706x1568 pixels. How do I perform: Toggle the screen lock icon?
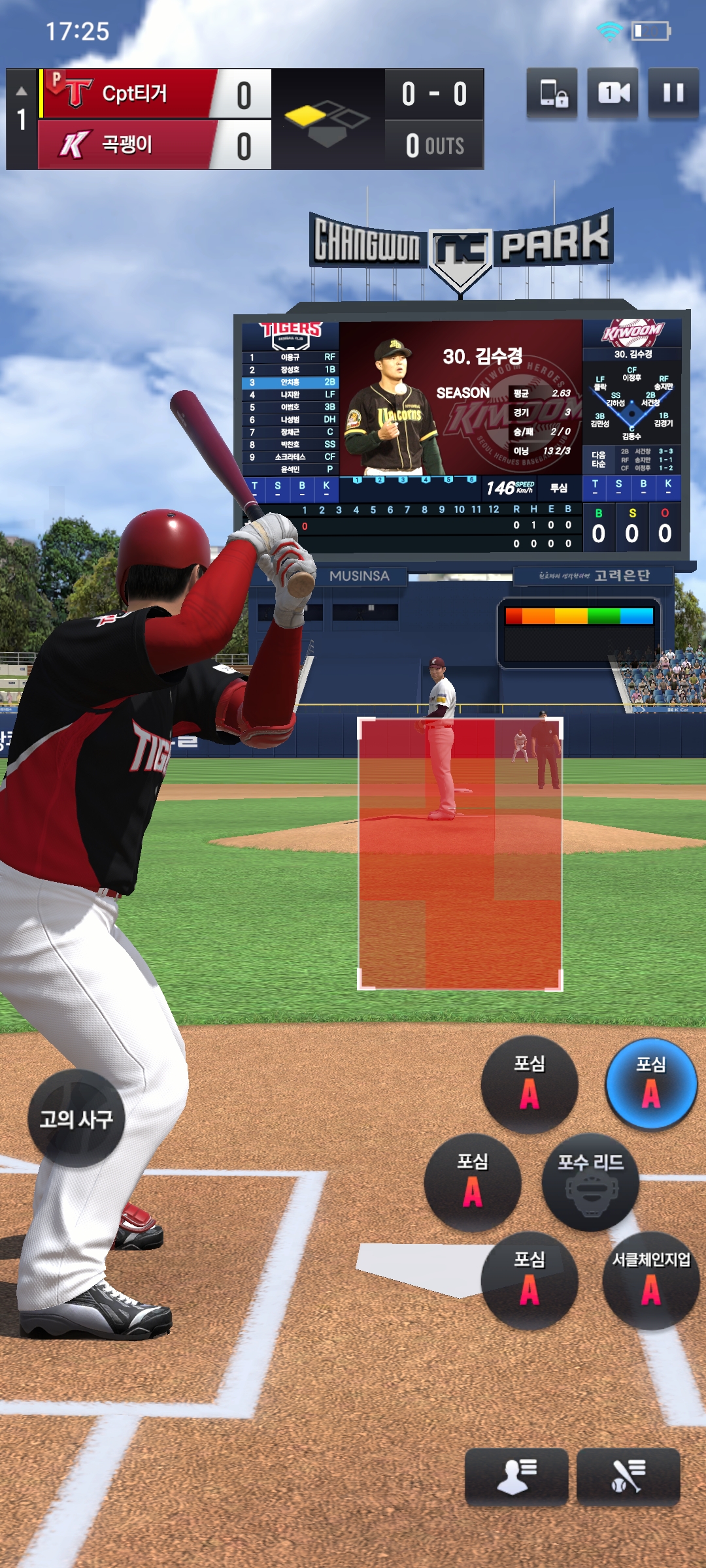point(552,93)
